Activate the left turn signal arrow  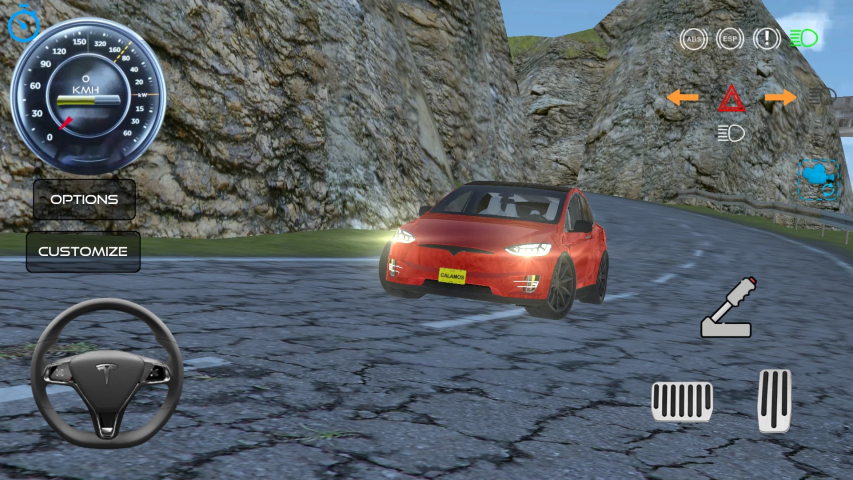coord(683,97)
